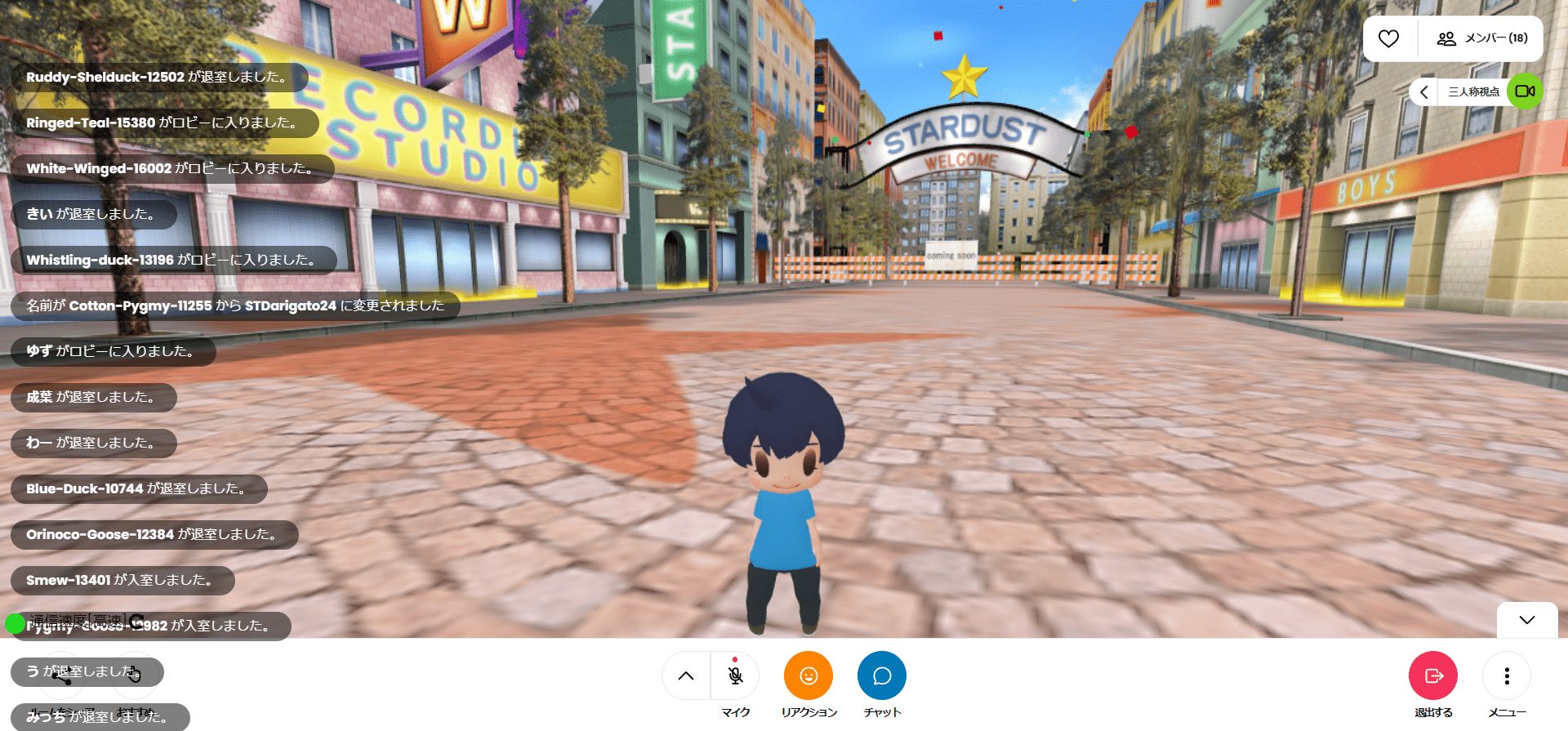Open the orange リアクション reactions button
The height and width of the screenshot is (731, 1568).
(808, 675)
